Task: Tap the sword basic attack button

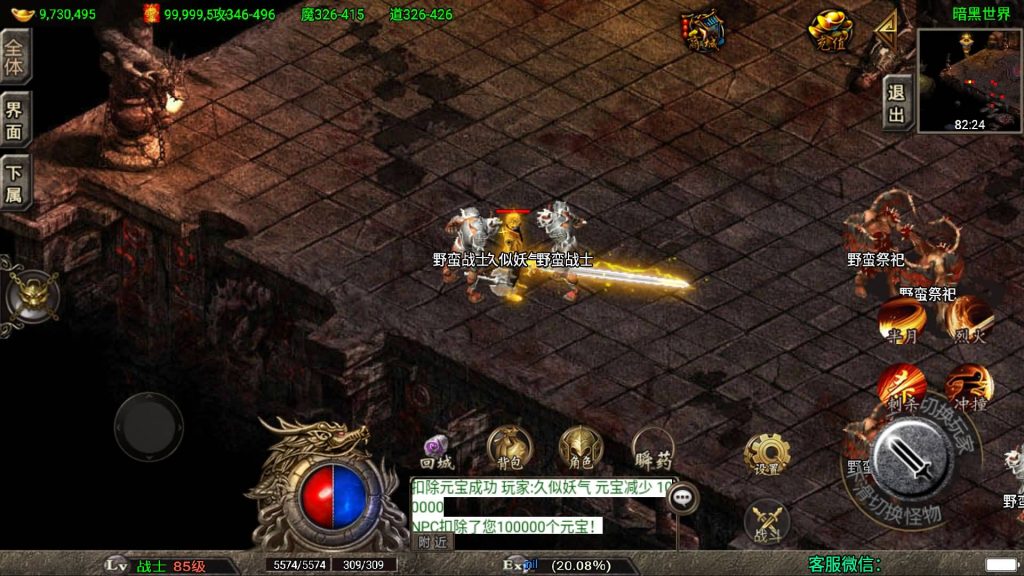Action: 911,458
